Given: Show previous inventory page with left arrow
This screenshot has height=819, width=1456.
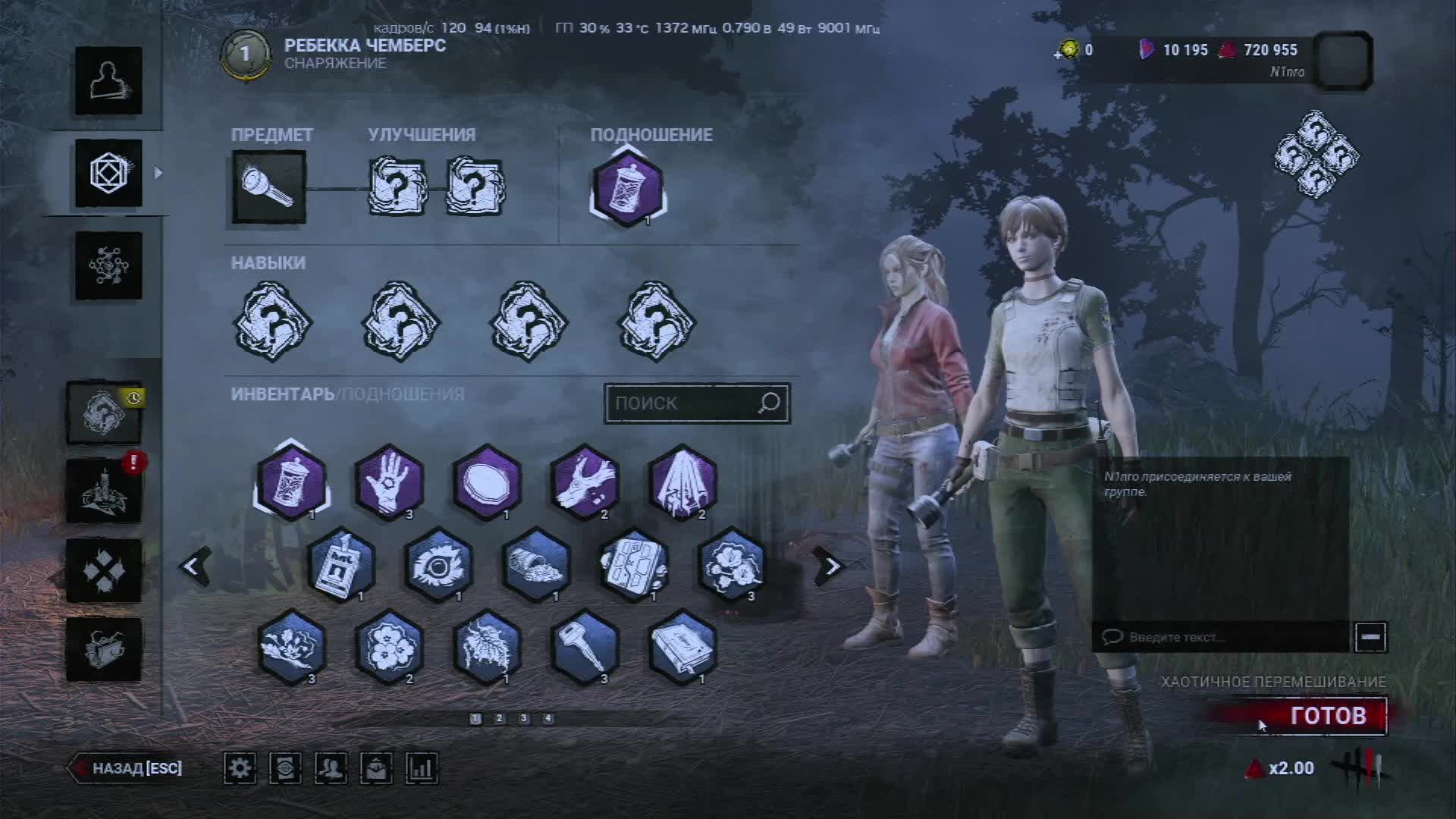Looking at the screenshot, I should 194,566.
